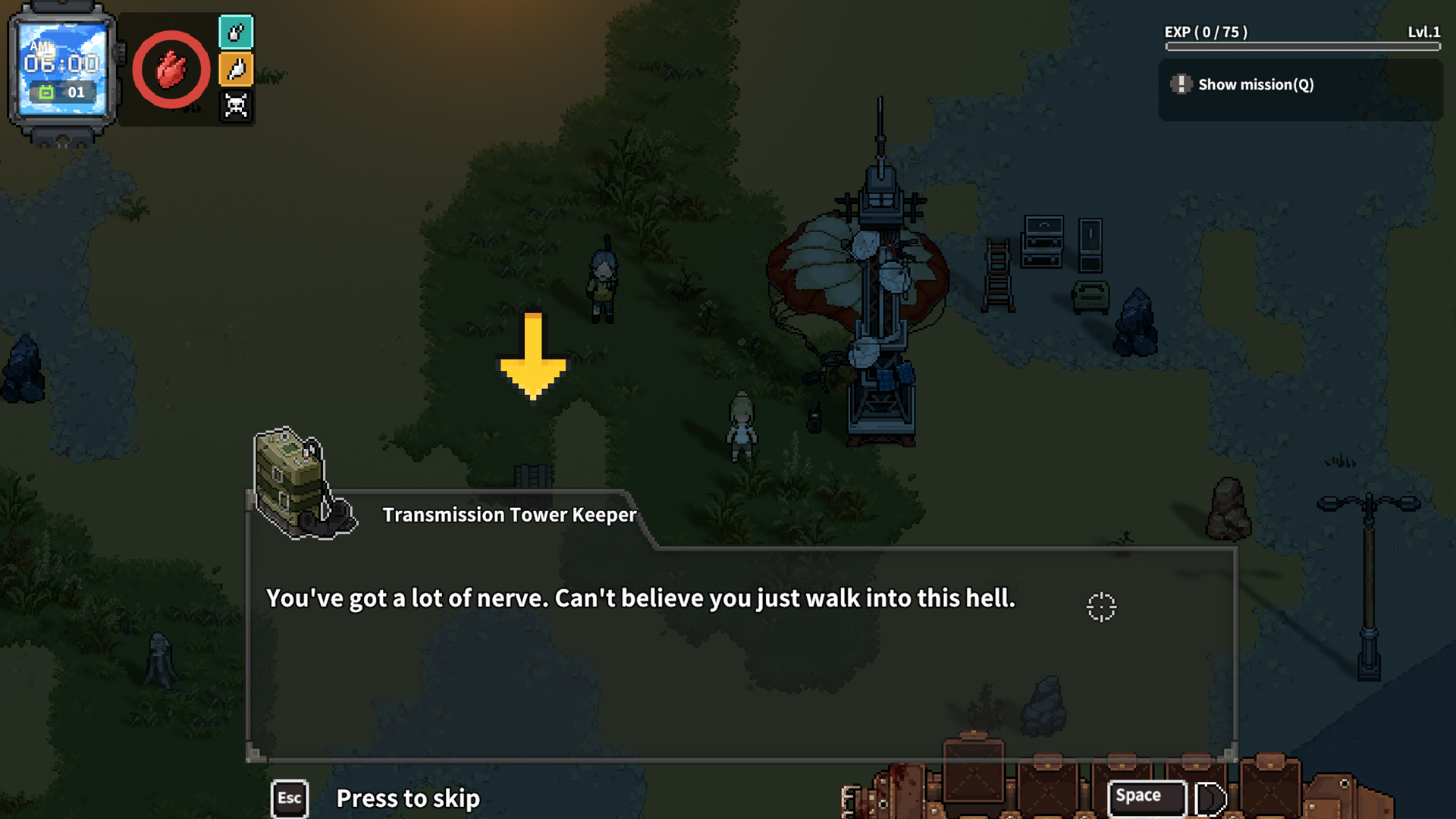1456x819 pixels.
Task: Open the wristwatch clock display
Action: [x=62, y=70]
